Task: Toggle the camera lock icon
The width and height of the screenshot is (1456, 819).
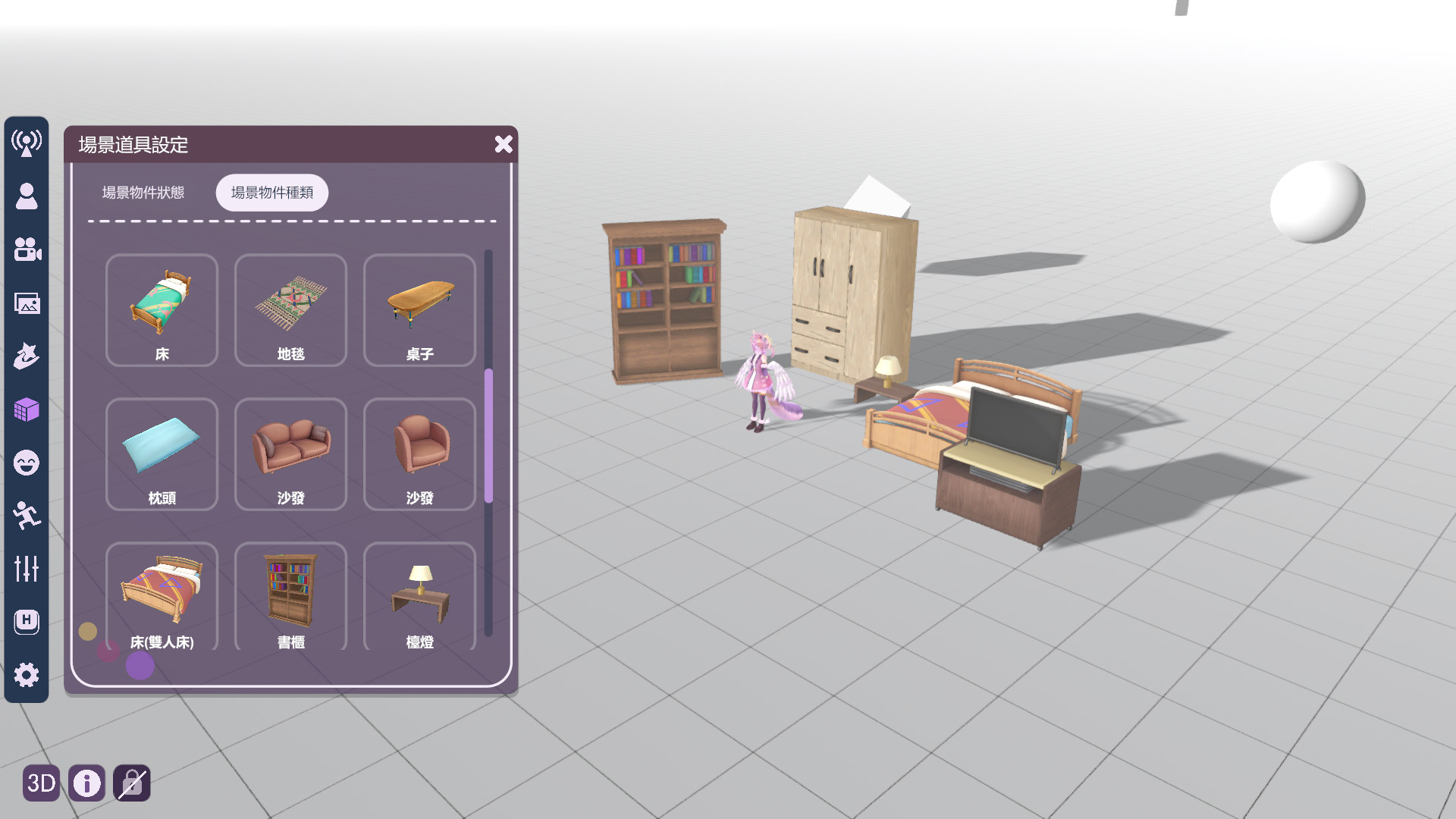Action: (x=131, y=784)
